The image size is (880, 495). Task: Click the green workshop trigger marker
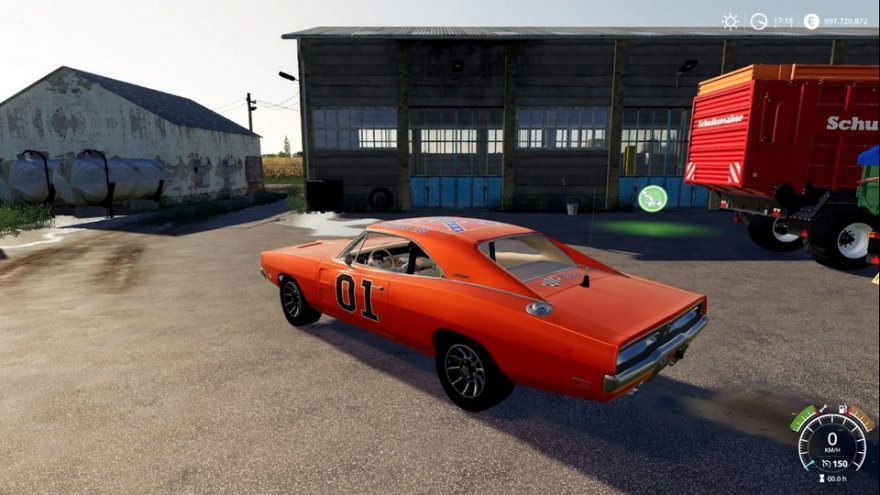coord(652,198)
